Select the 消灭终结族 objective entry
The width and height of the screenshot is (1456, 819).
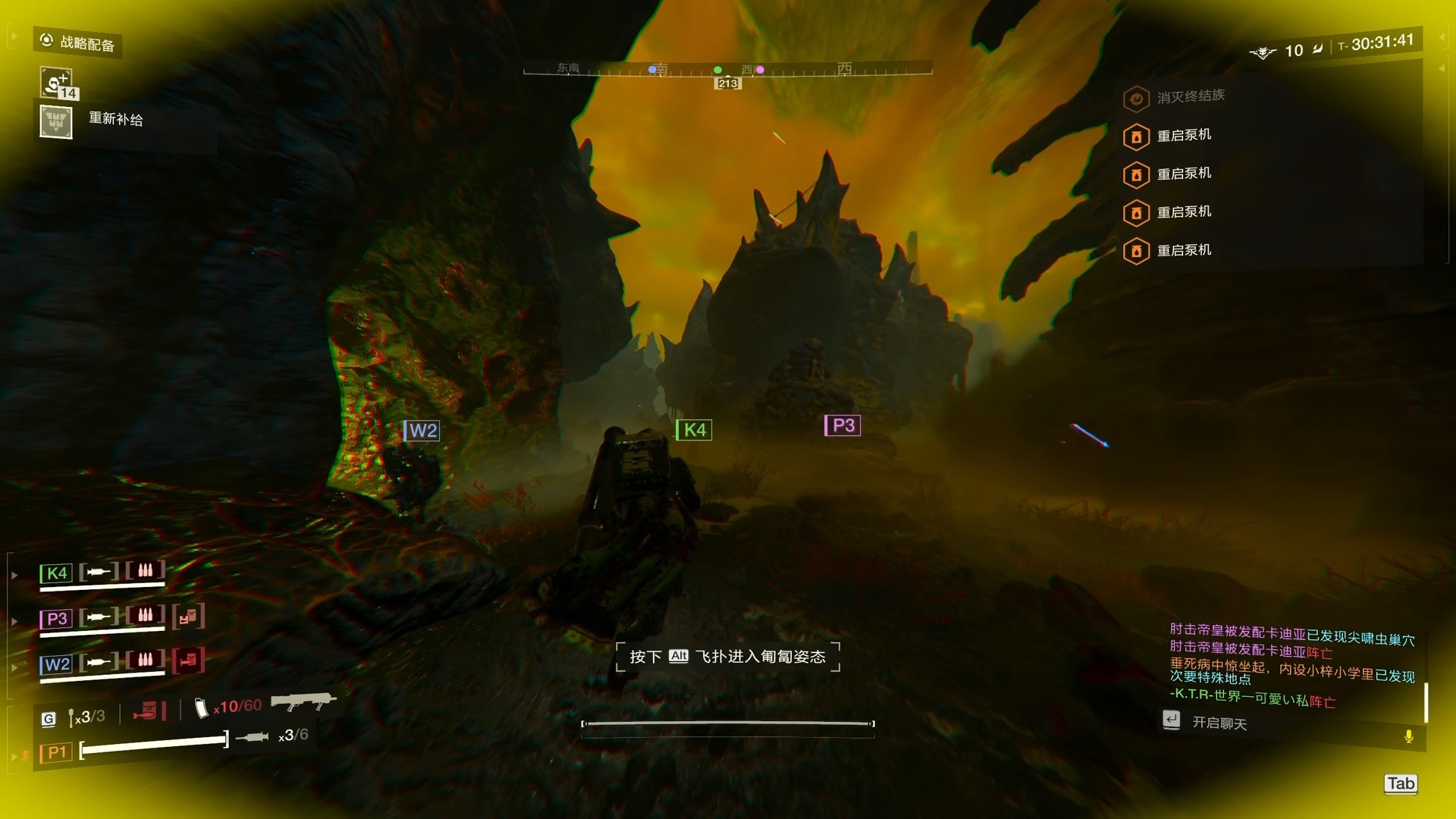click(1190, 96)
